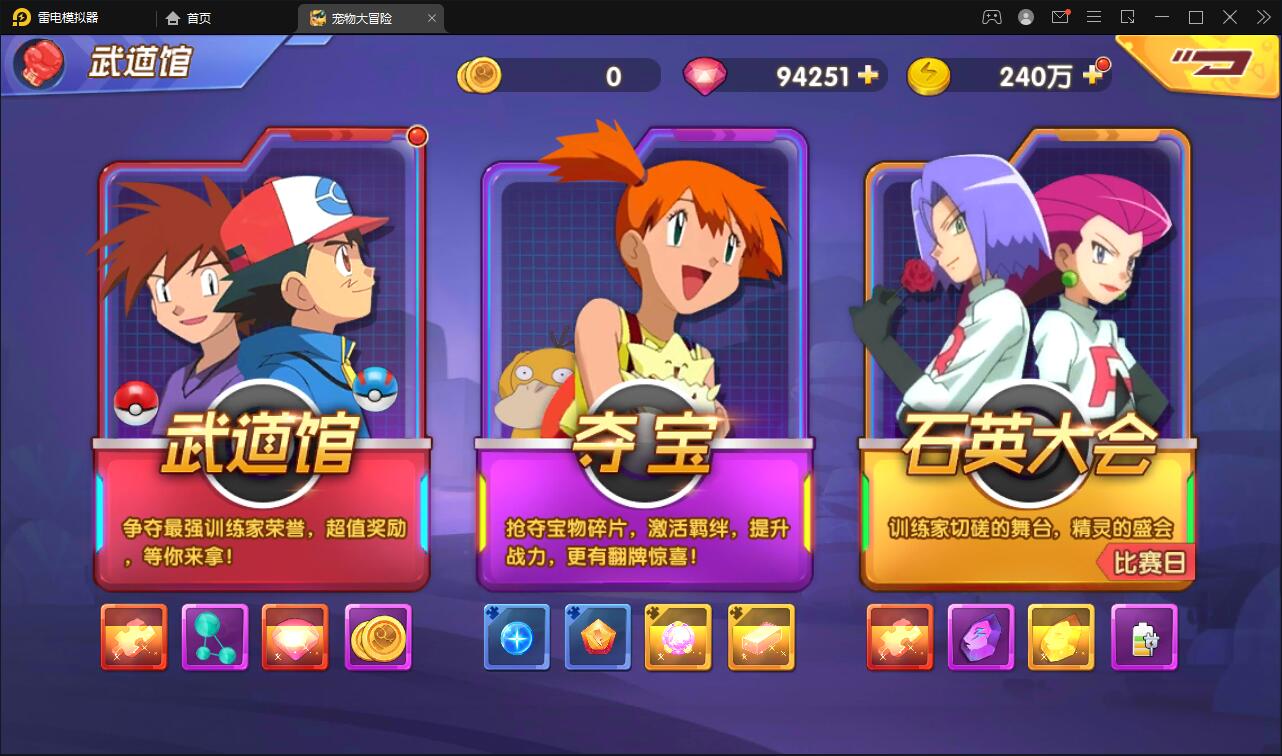Click the glowing pink orb icon under 夺宝

coord(679,637)
